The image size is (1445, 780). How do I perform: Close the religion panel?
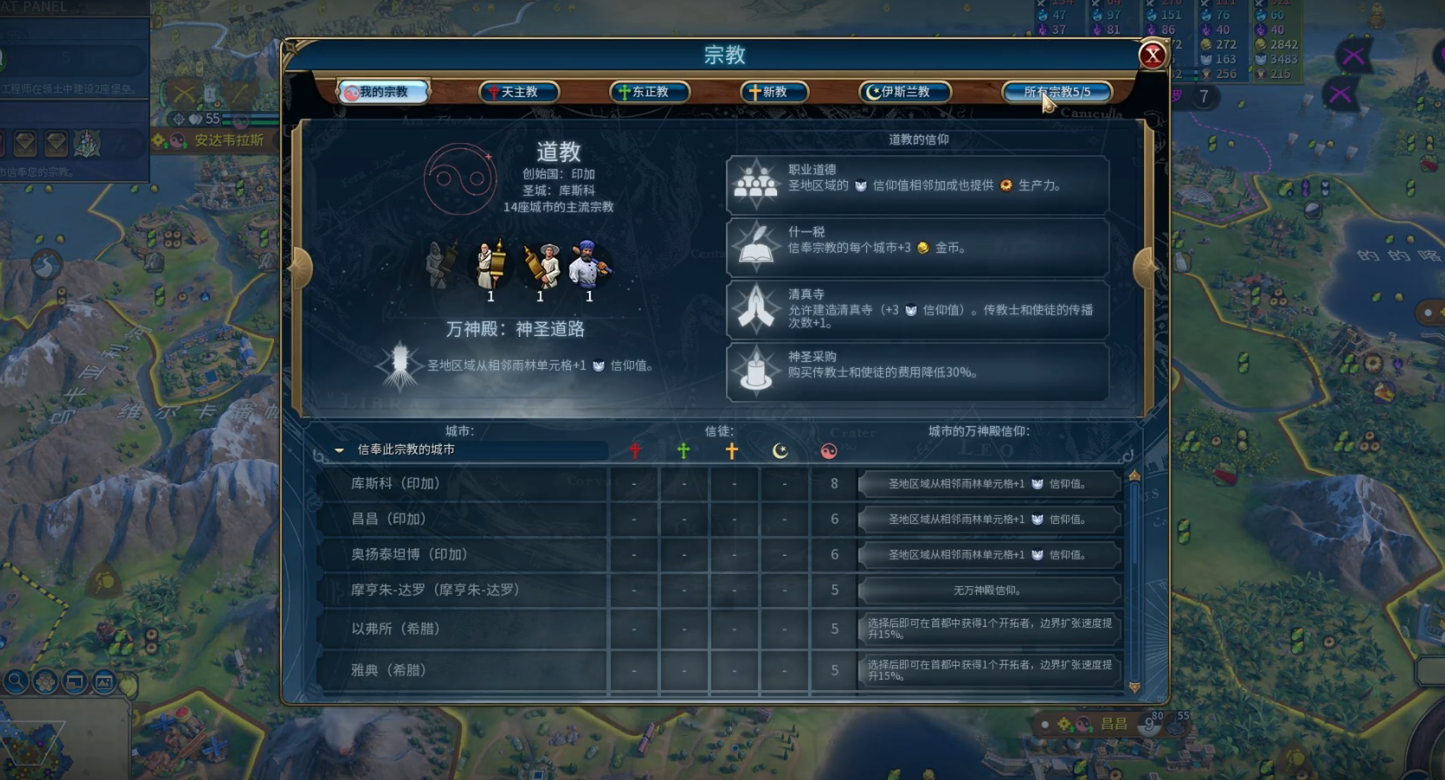pyautogui.click(x=1152, y=55)
